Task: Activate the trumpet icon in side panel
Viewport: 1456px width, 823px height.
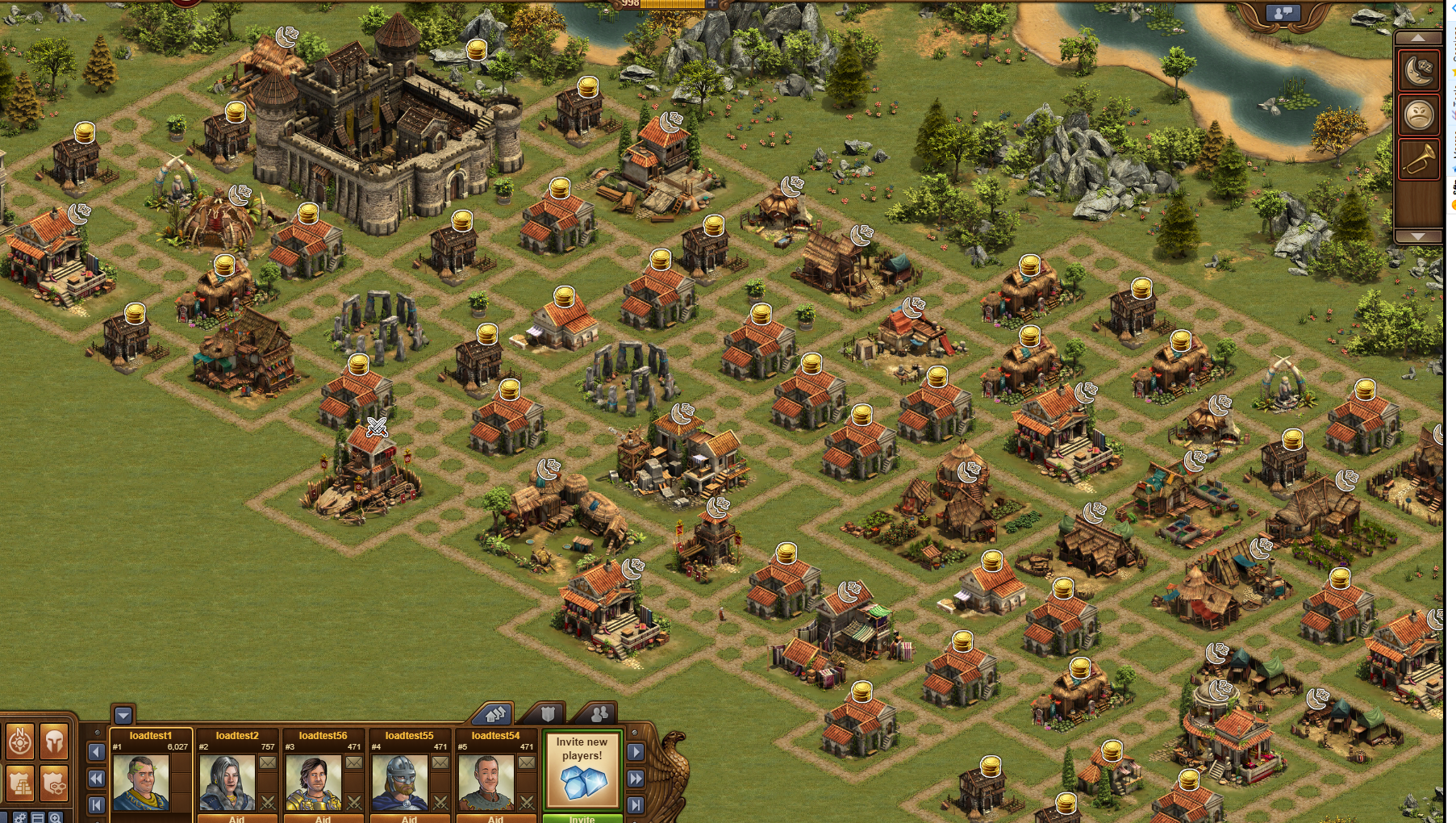Action: click(x=1418, y=160)
